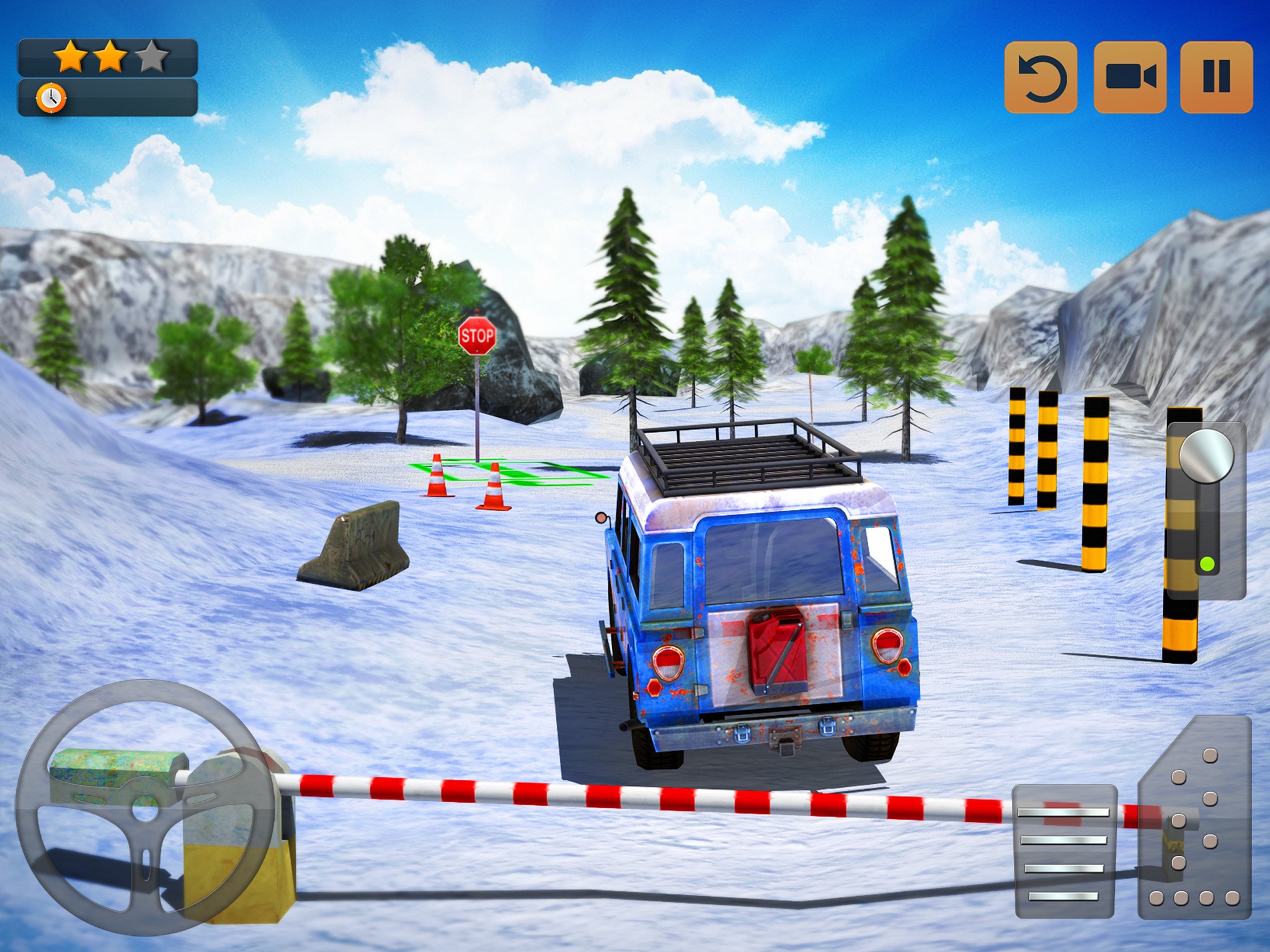Switch the camera view with the camcorder button
1270x952 pixels.
1130,77
